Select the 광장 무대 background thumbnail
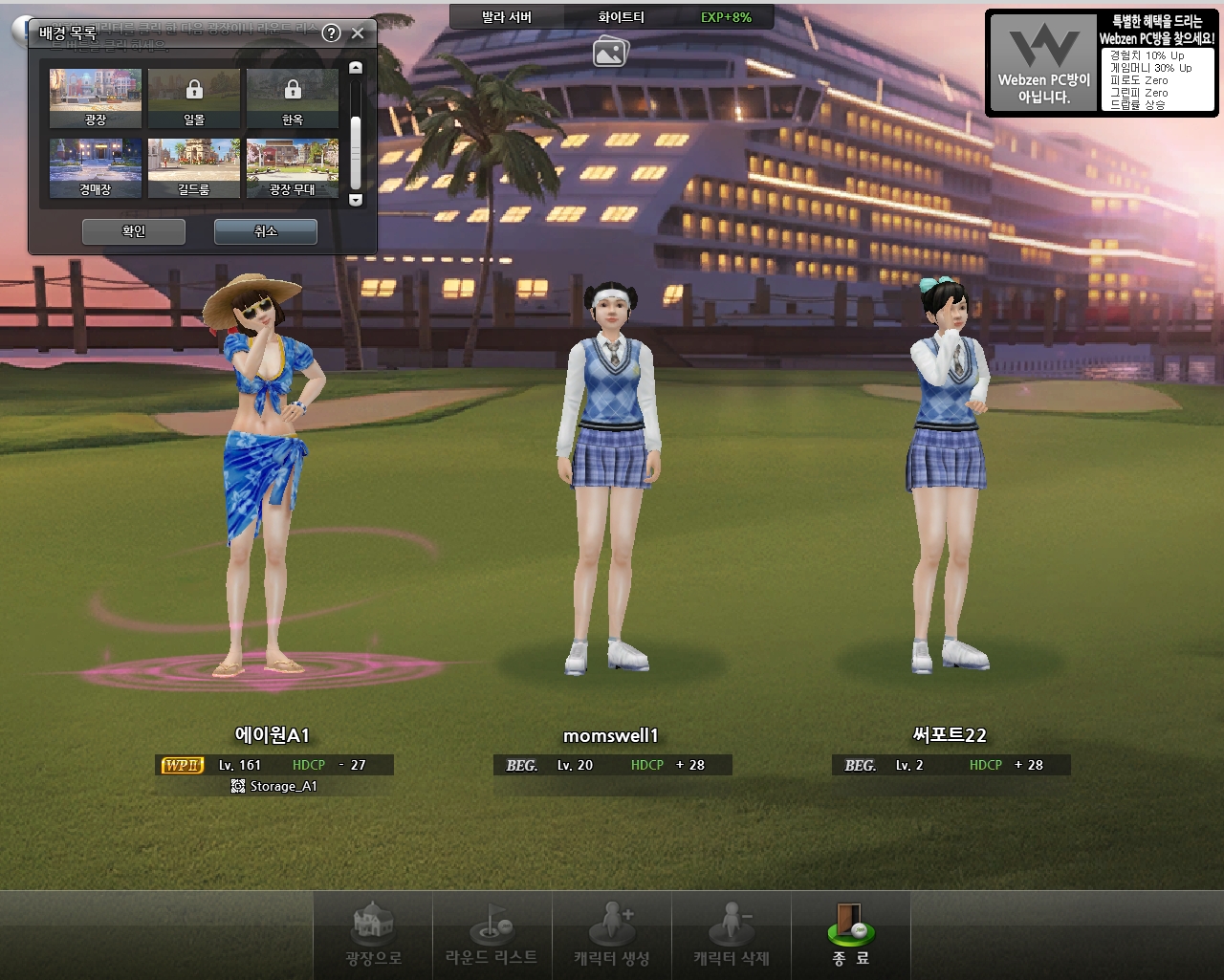This screenshot has height=980, width=1224. [x=293, y=168]
